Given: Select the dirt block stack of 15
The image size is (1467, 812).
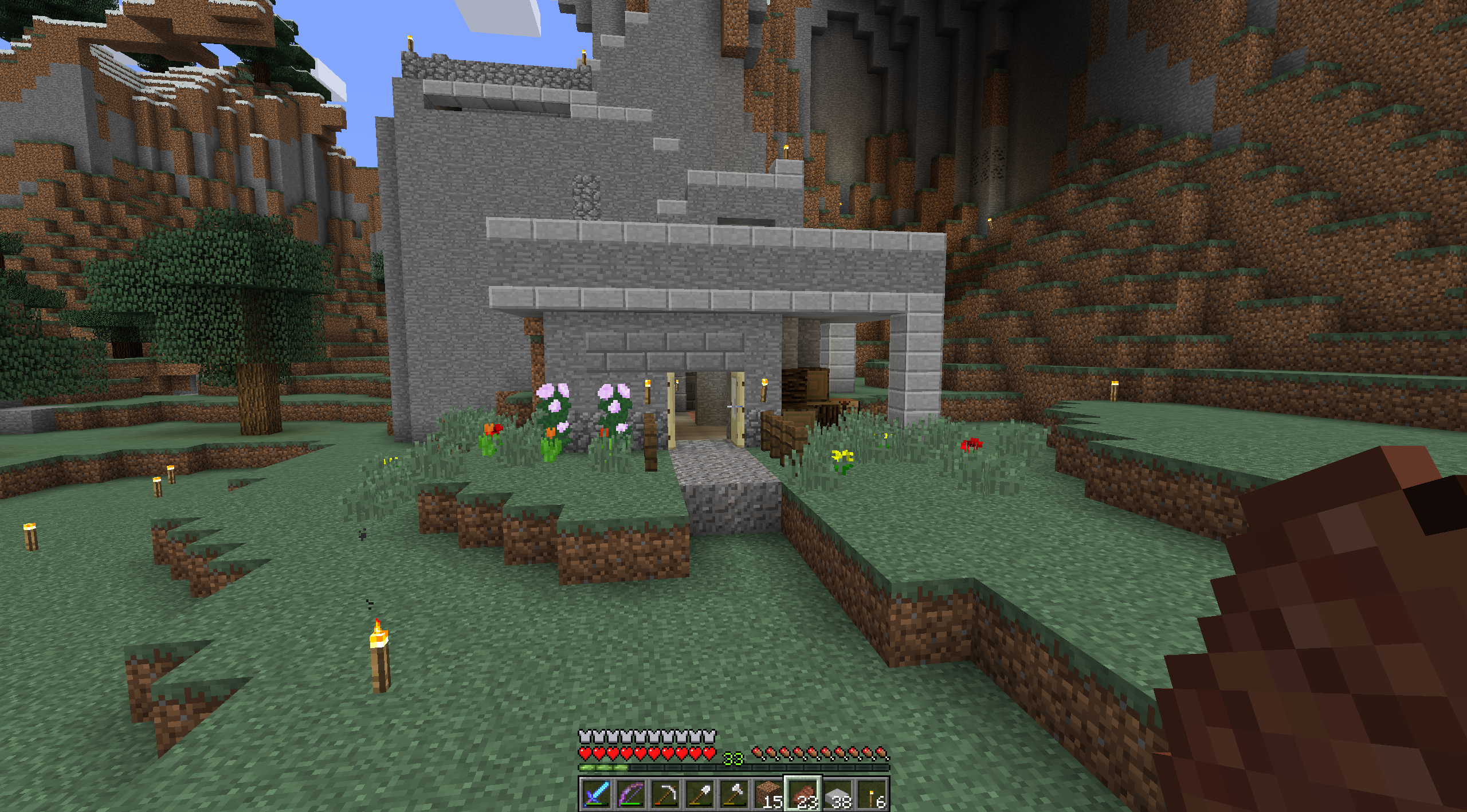Looking at the screenshot, I should tap(768, 794).
